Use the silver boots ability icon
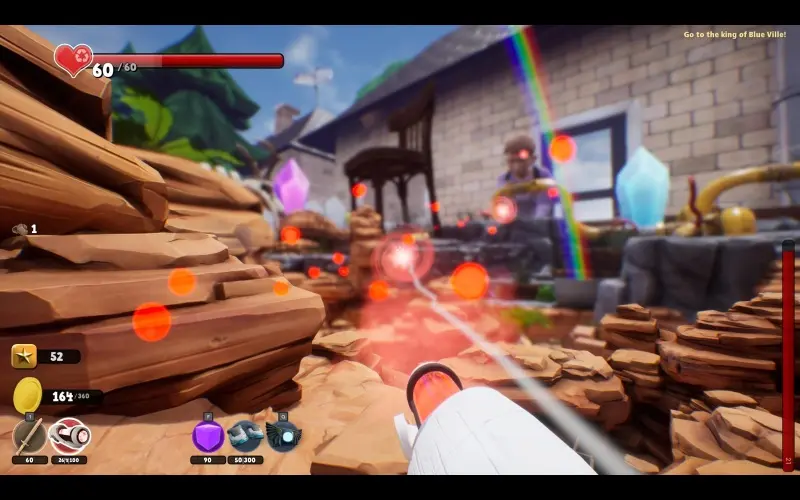 (x=245, y=436)
